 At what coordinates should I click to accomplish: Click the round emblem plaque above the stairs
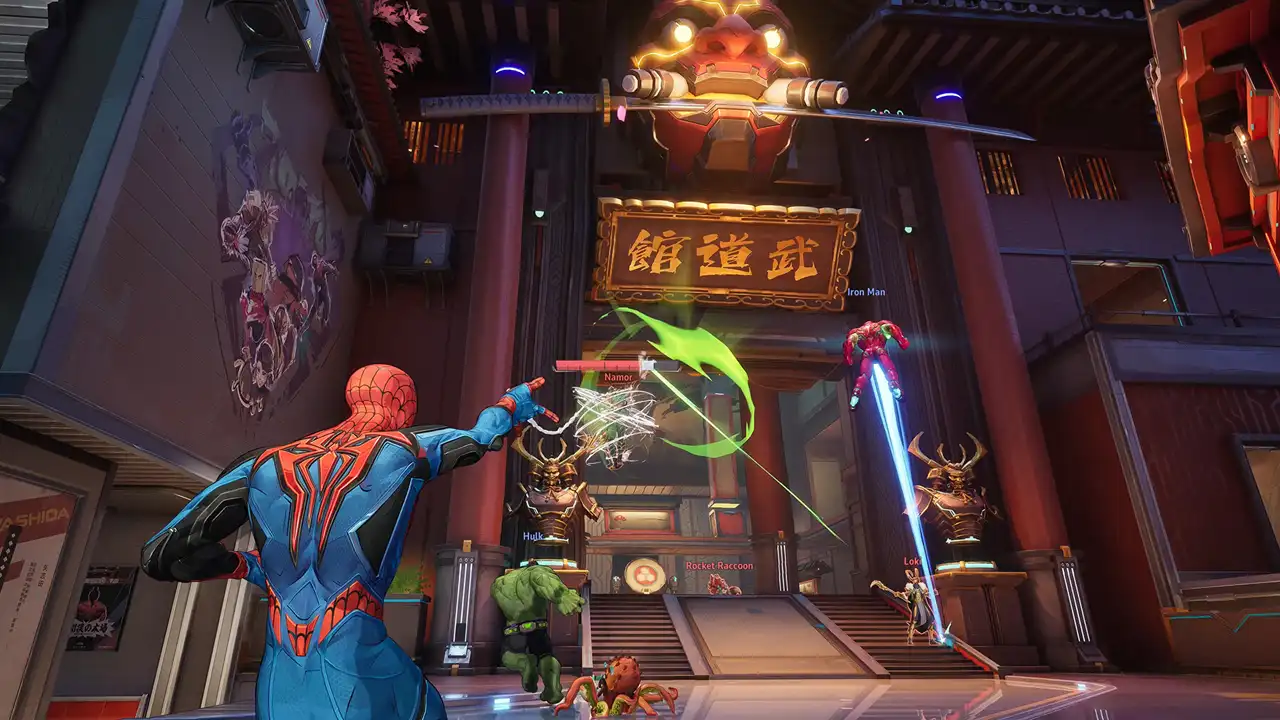click(x=647, y=573)
